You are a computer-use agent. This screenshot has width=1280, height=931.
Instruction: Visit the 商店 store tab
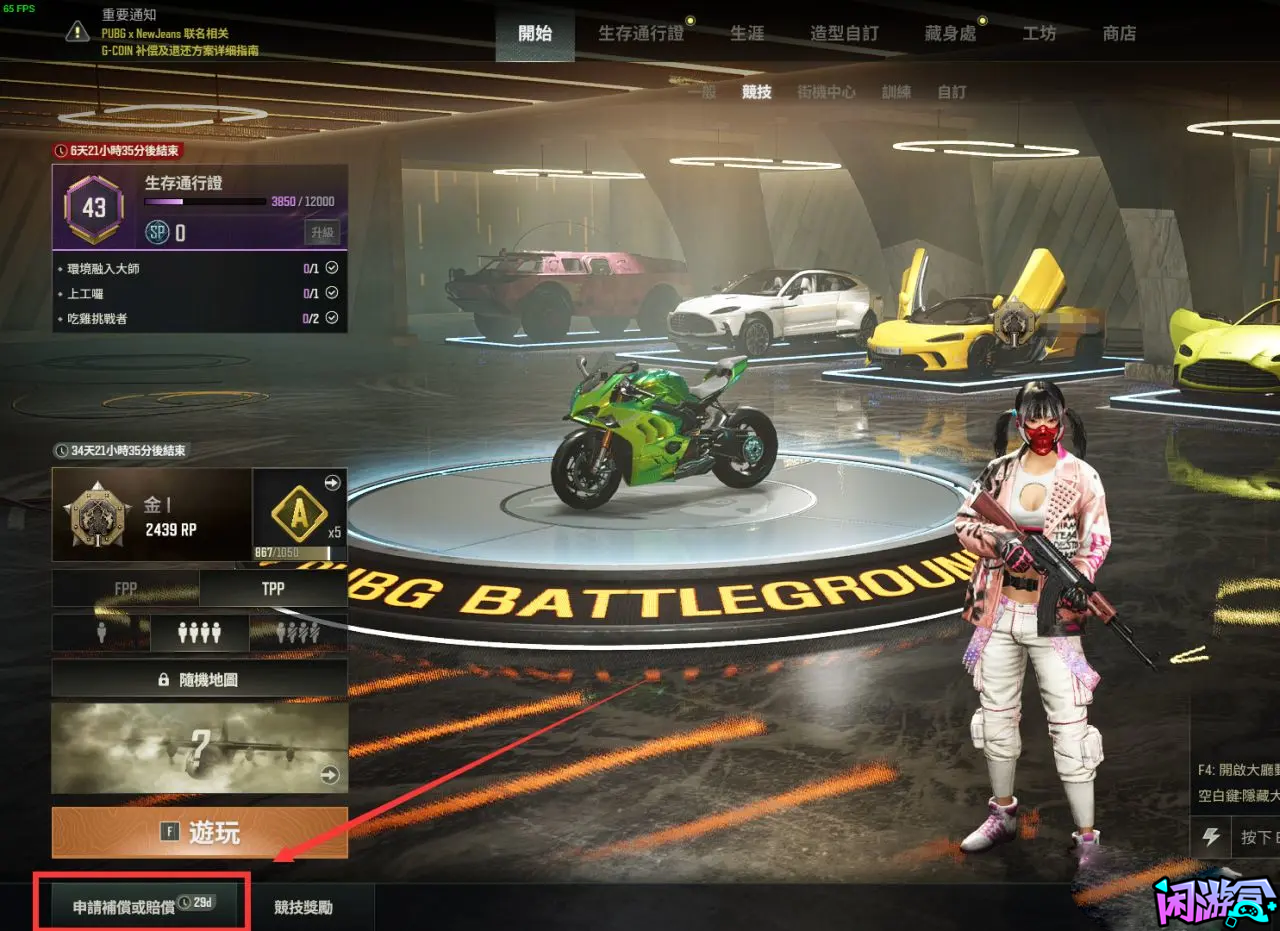tap(1119, 33)
